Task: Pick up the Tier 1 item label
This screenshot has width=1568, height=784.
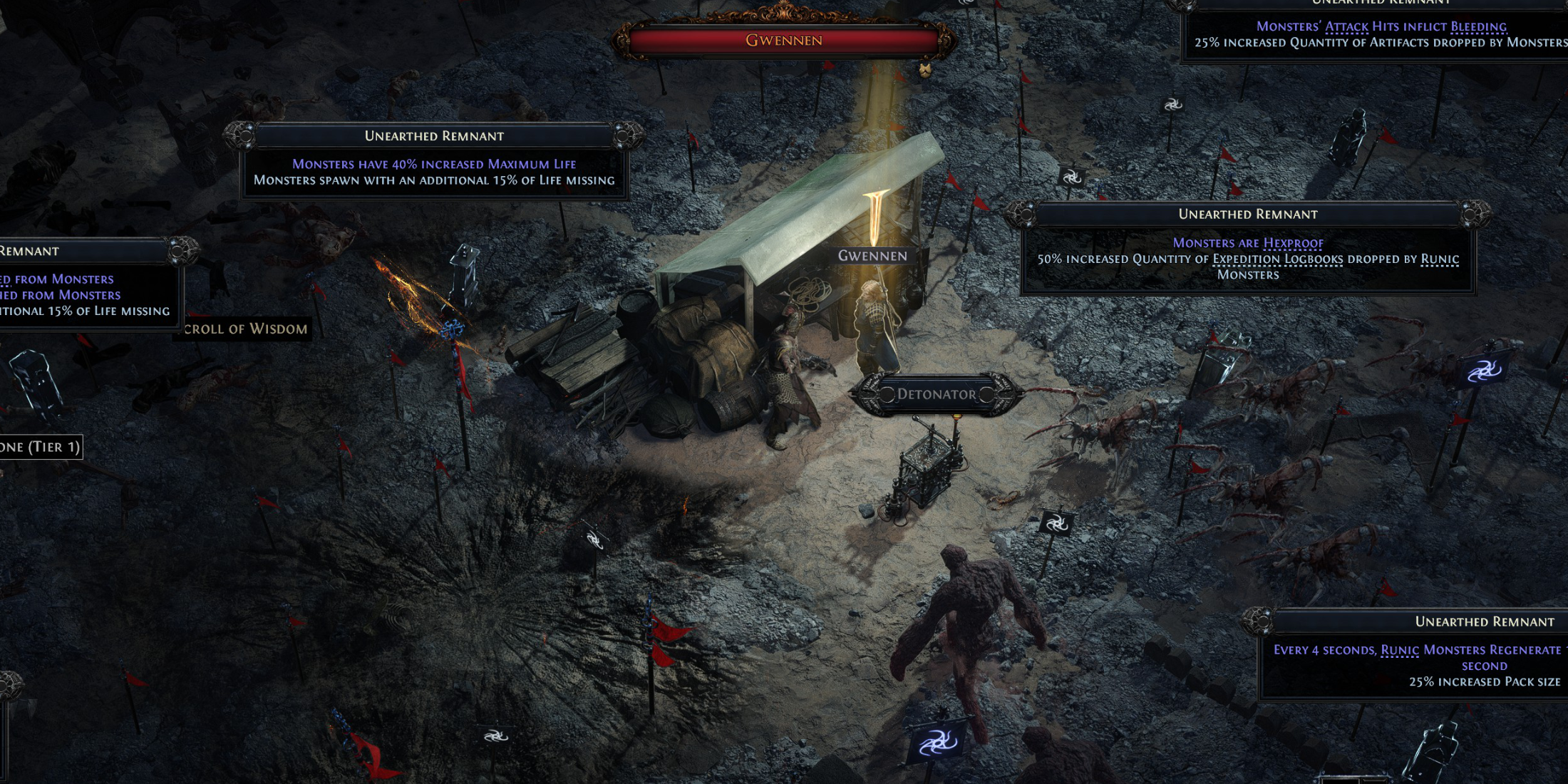Action: coord(41,447)
